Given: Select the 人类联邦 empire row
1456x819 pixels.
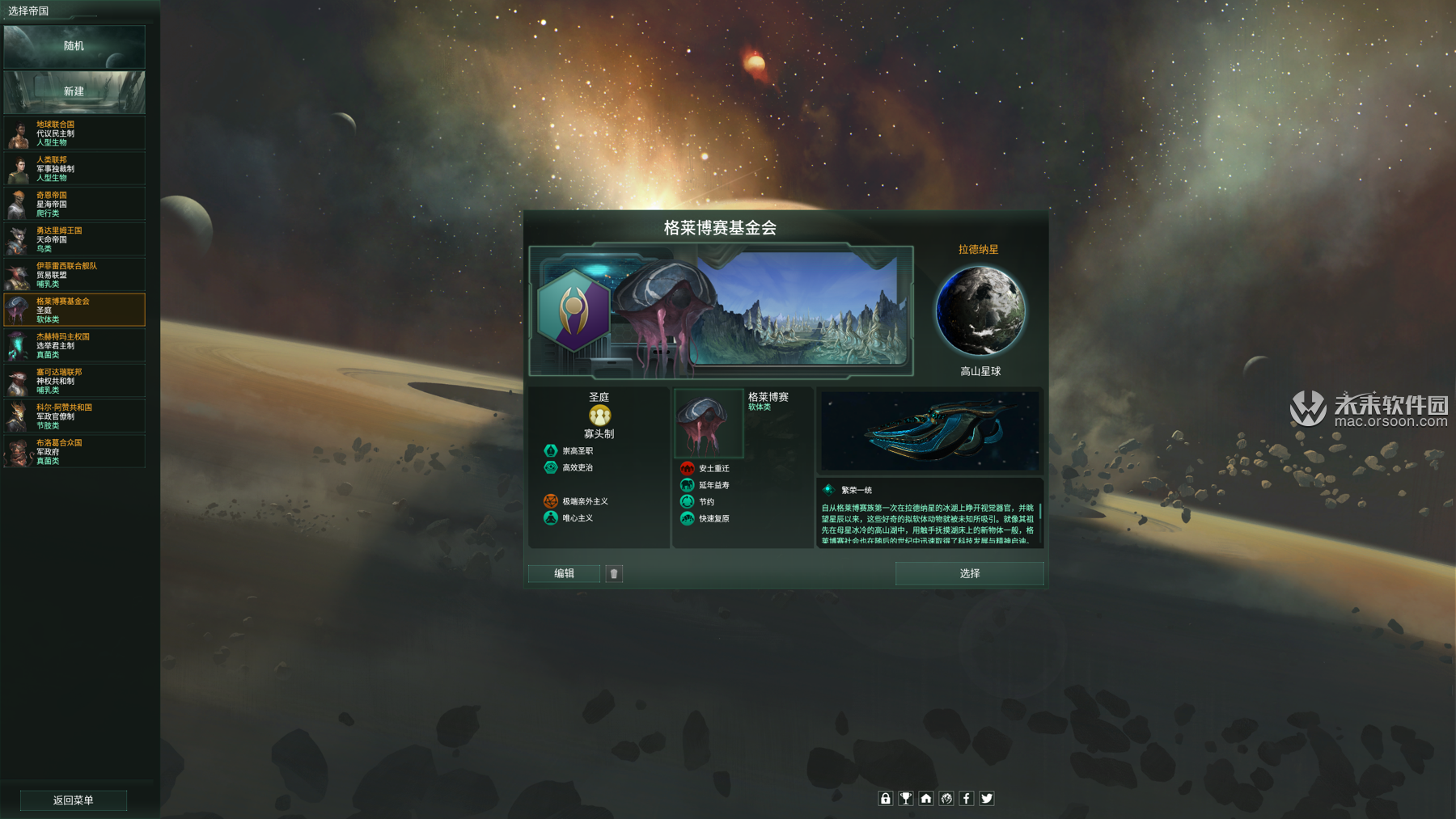Looking at the screenshot, I should click(74, 169).
